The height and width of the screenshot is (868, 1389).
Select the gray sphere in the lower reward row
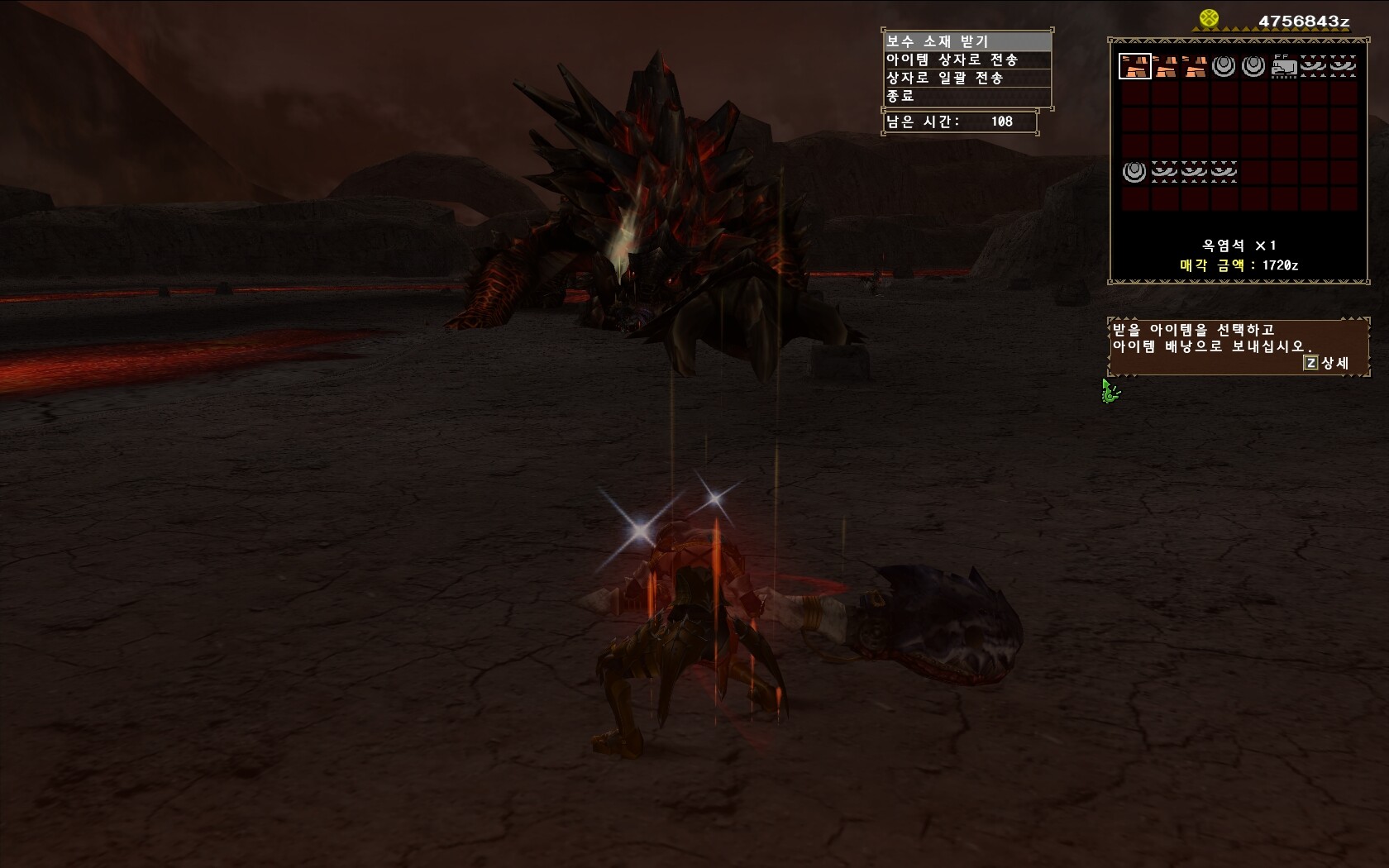pos(1134,172)
